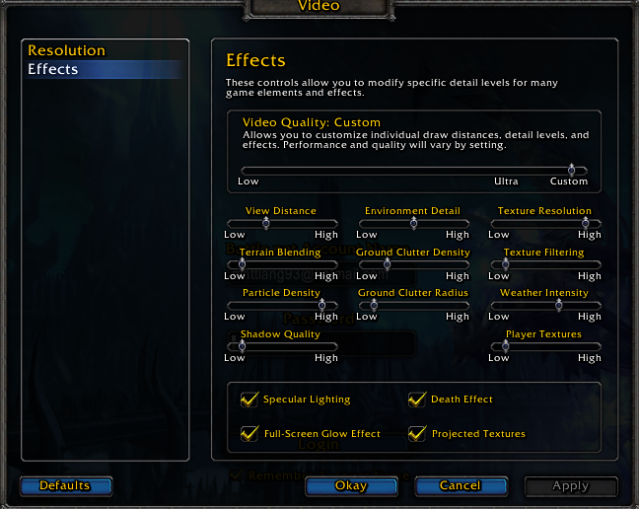The height and width of the screenshot is (509, 639).
Task: Change the Texture Resolution slider
Action: (545, 223)
